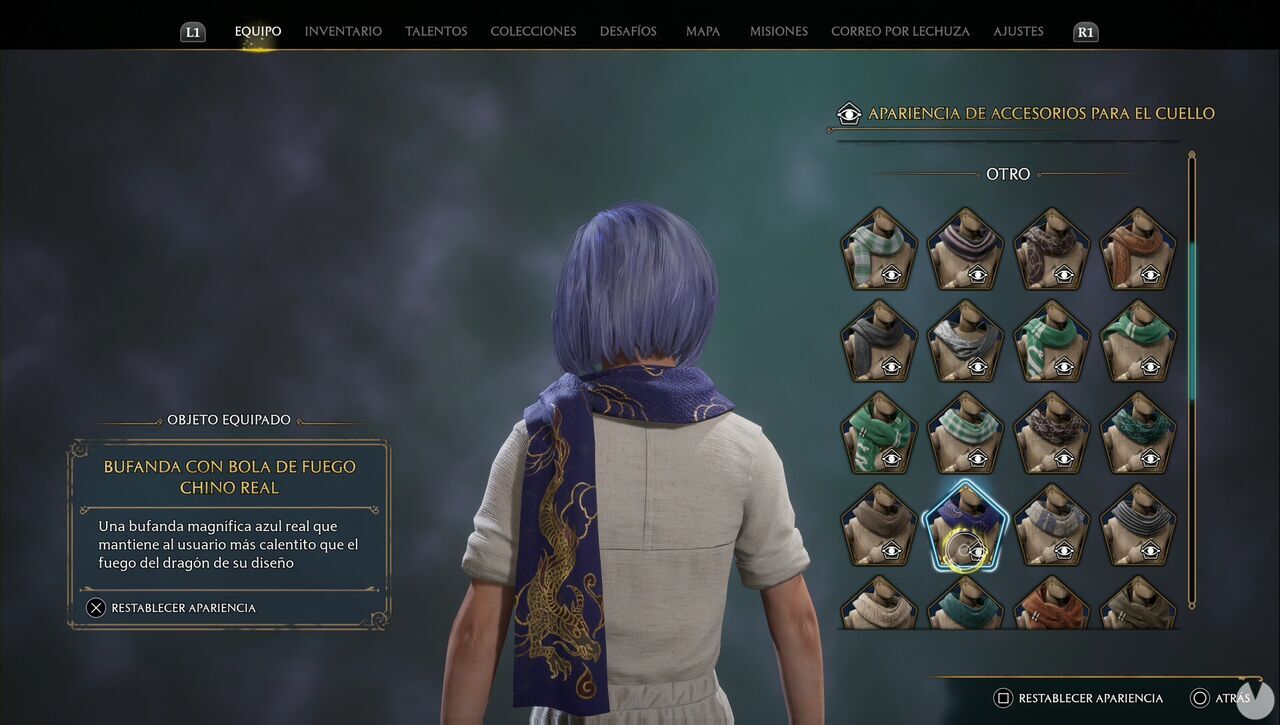Click the neckwear appearance icon beside the header

(x=849, y=114)
